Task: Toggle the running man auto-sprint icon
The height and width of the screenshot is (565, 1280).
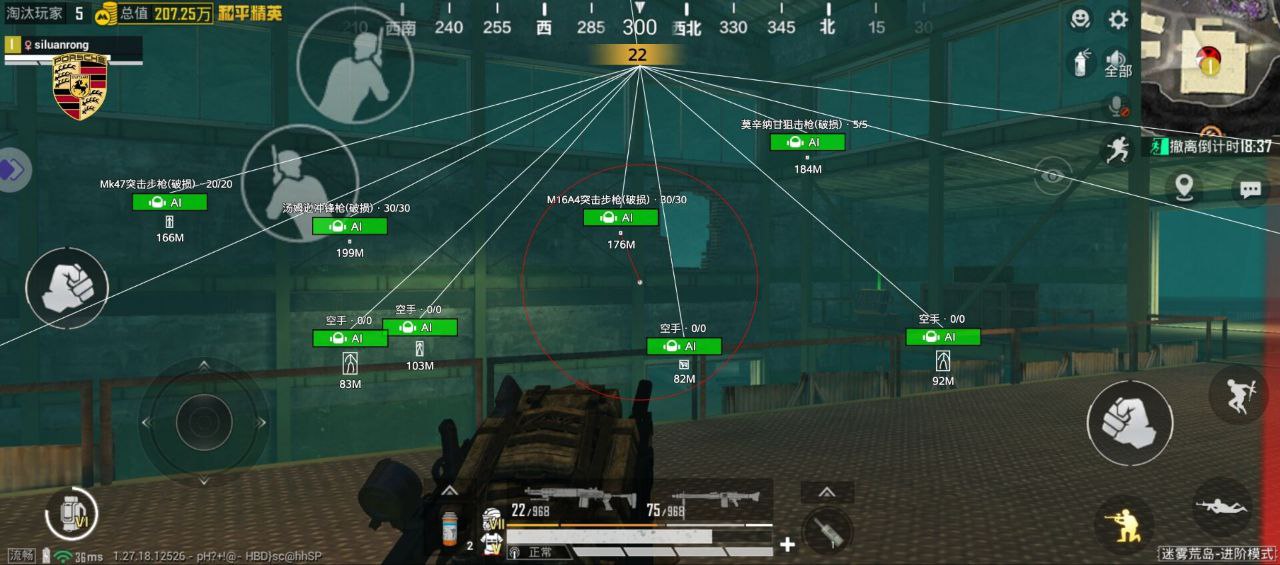Action: click(x=1116, y=150)
